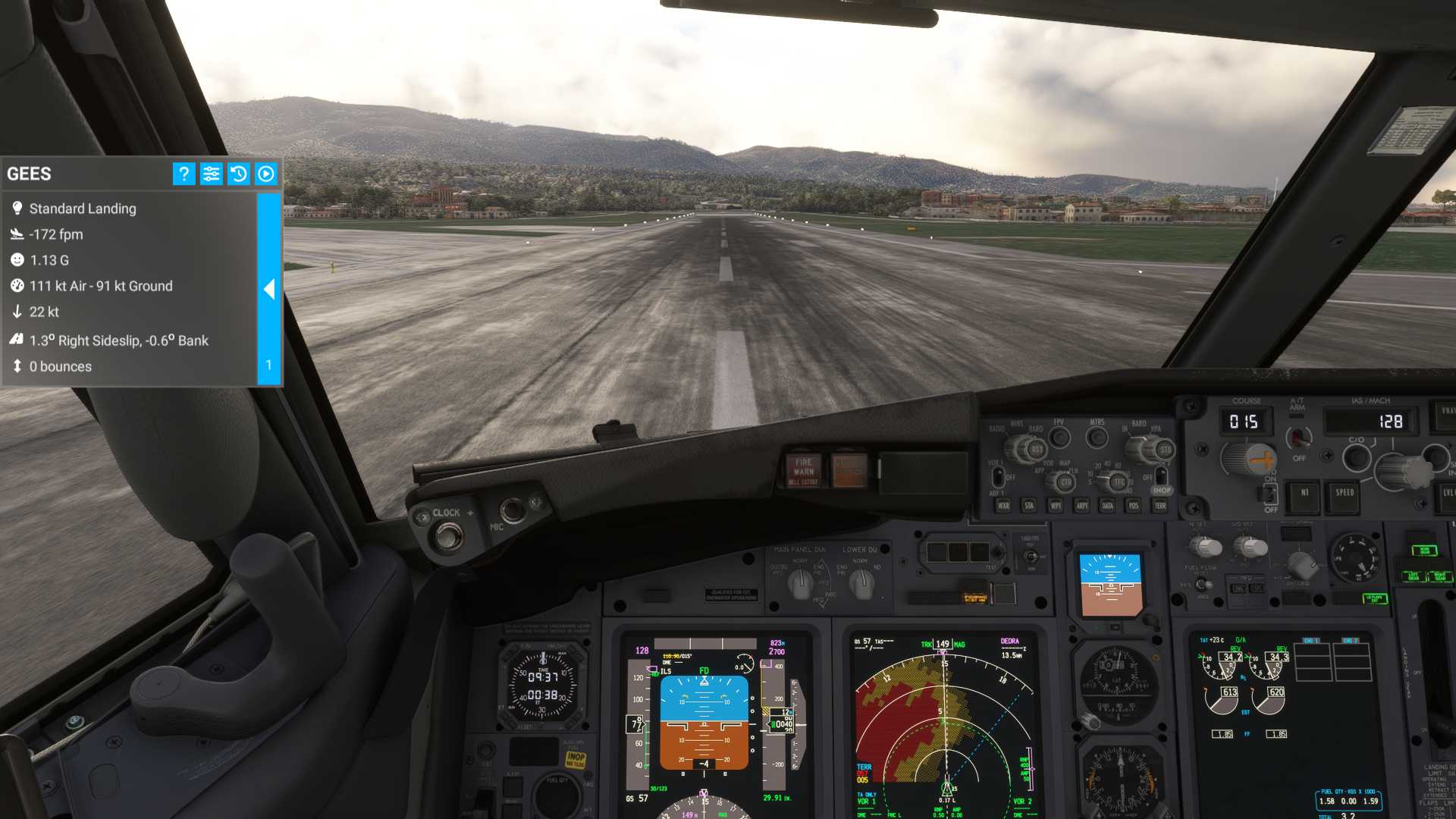The image size is (1456, 819).
Task: Replay the landing in GEES
Action: point(265,174)
